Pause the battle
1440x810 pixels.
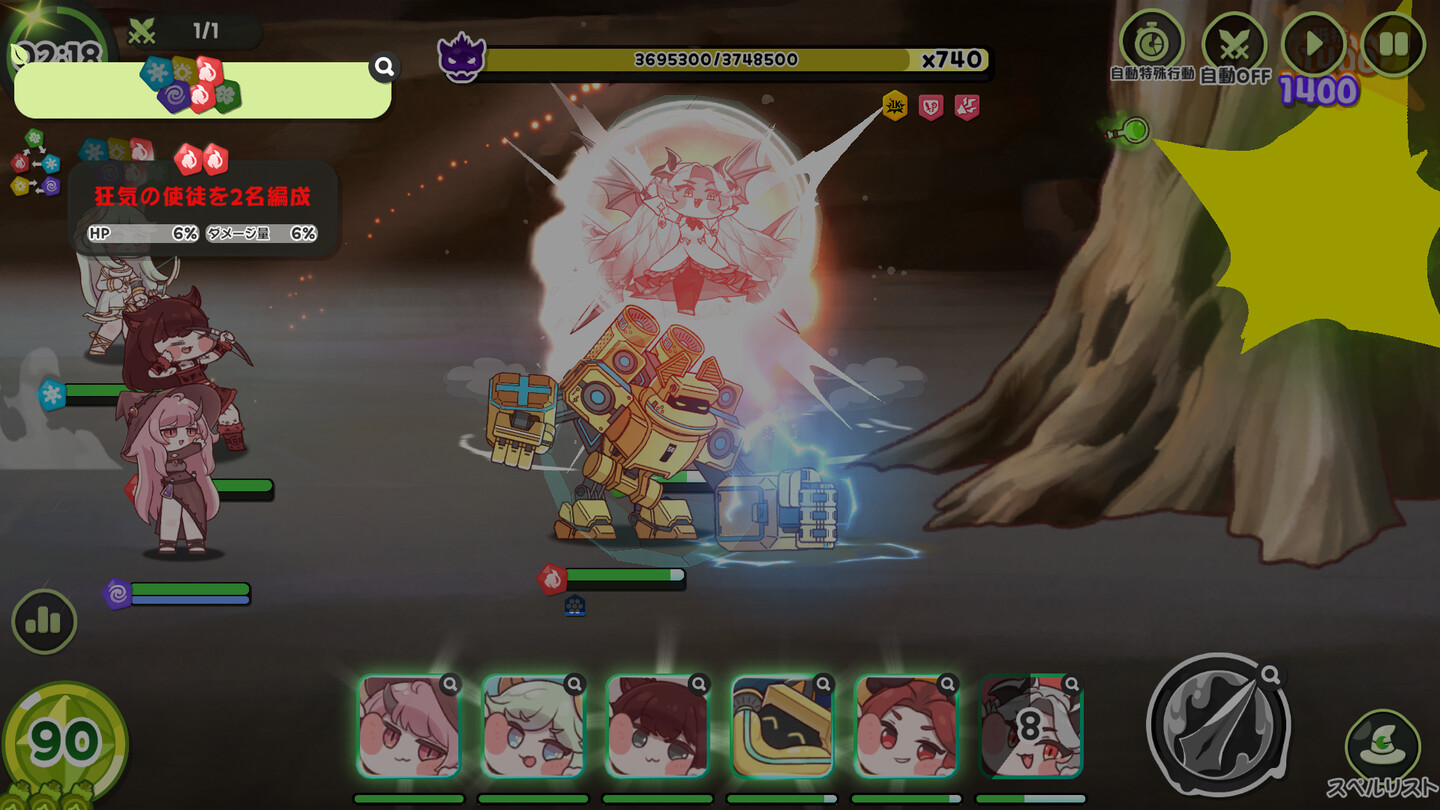1394,44
